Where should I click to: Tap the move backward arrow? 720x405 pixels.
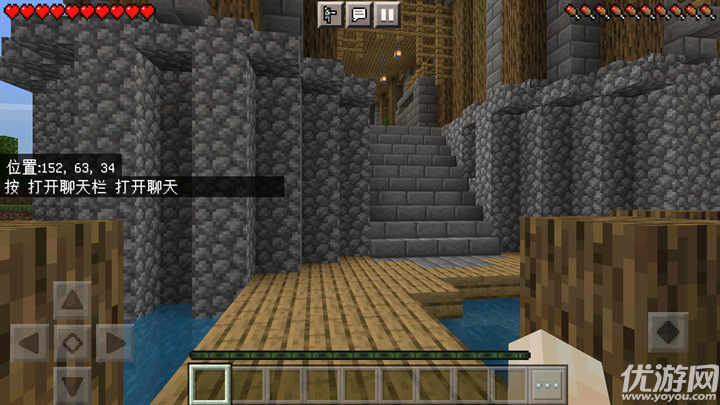tap(72, 384)
